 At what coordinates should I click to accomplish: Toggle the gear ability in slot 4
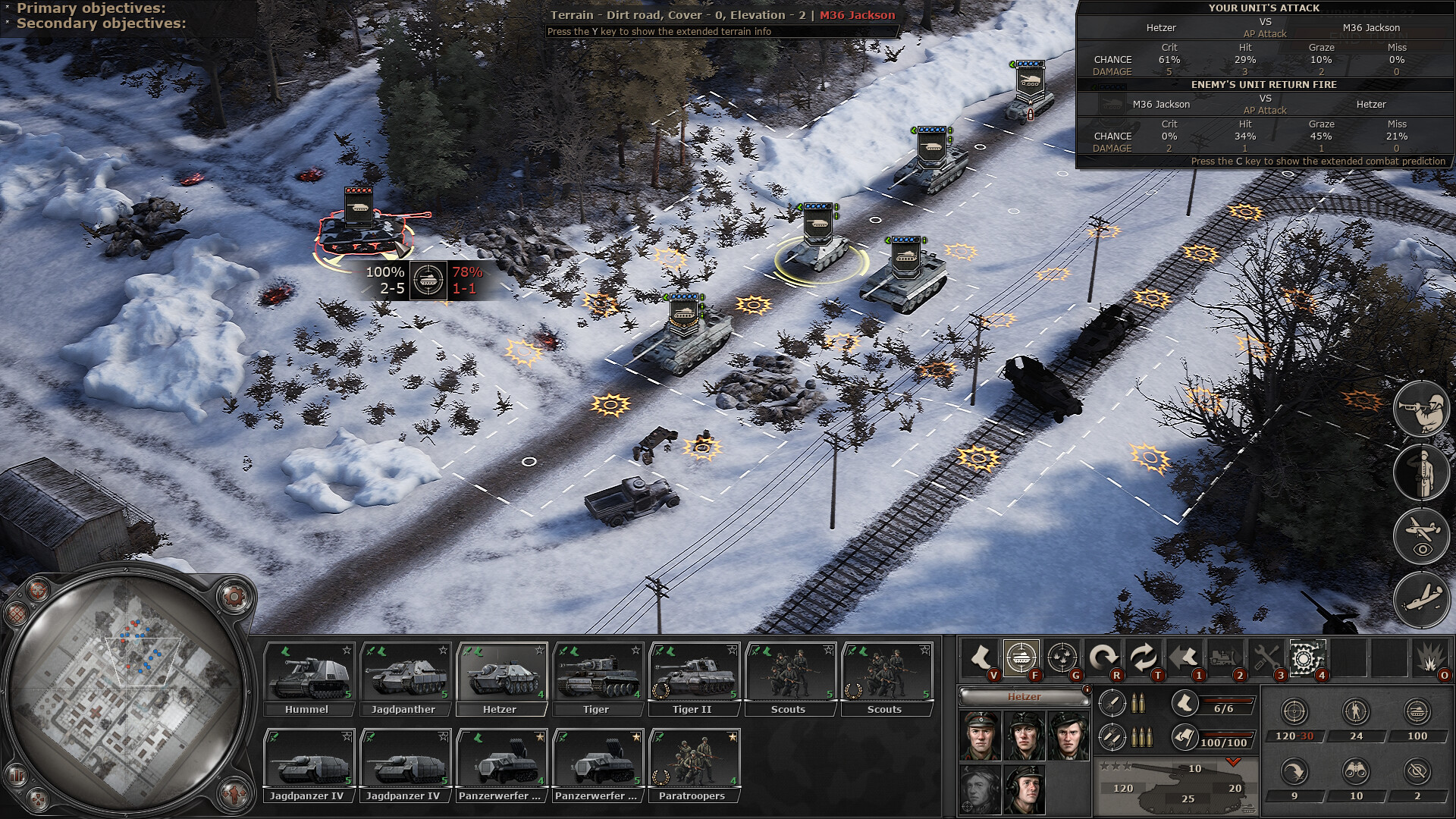click(1307, 660)
